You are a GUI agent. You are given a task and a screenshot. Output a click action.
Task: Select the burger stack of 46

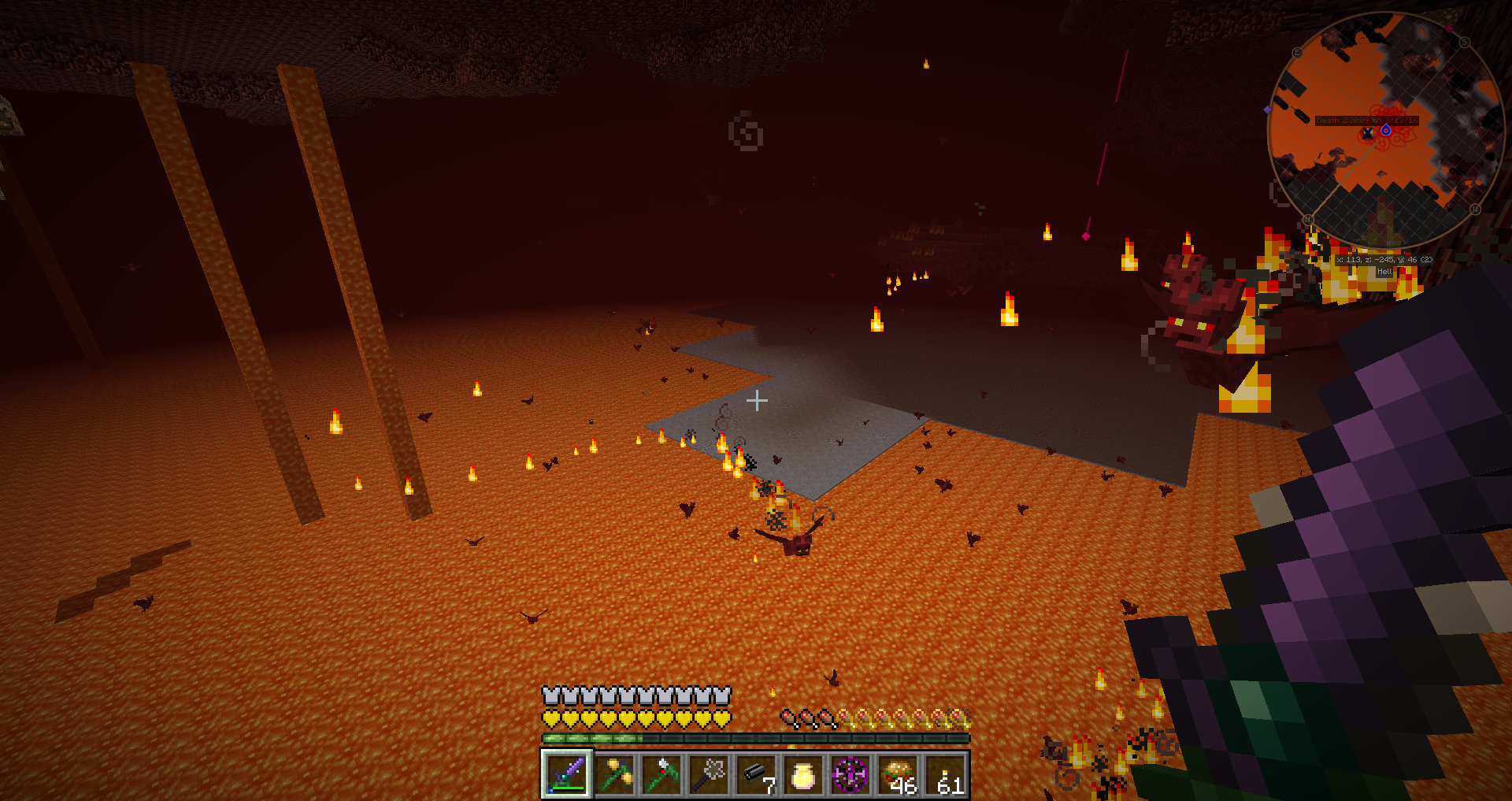pos(898,774)
